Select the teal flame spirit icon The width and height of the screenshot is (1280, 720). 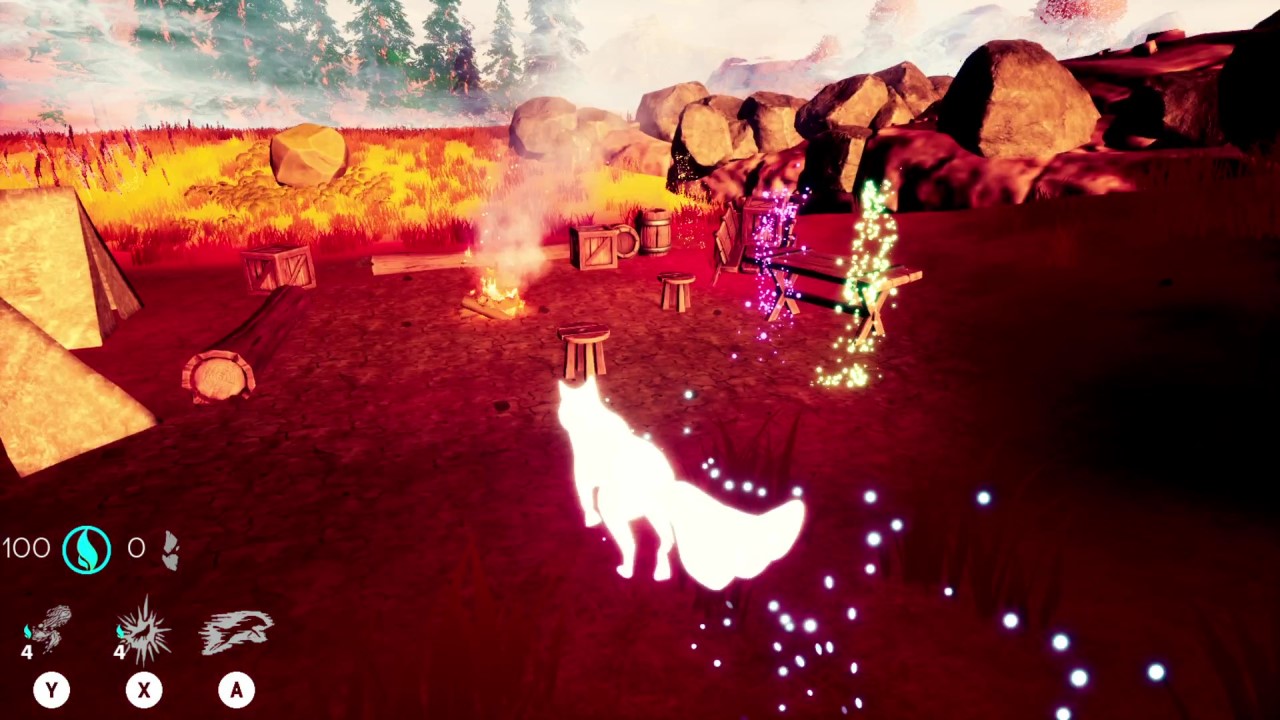pos(88,548)
